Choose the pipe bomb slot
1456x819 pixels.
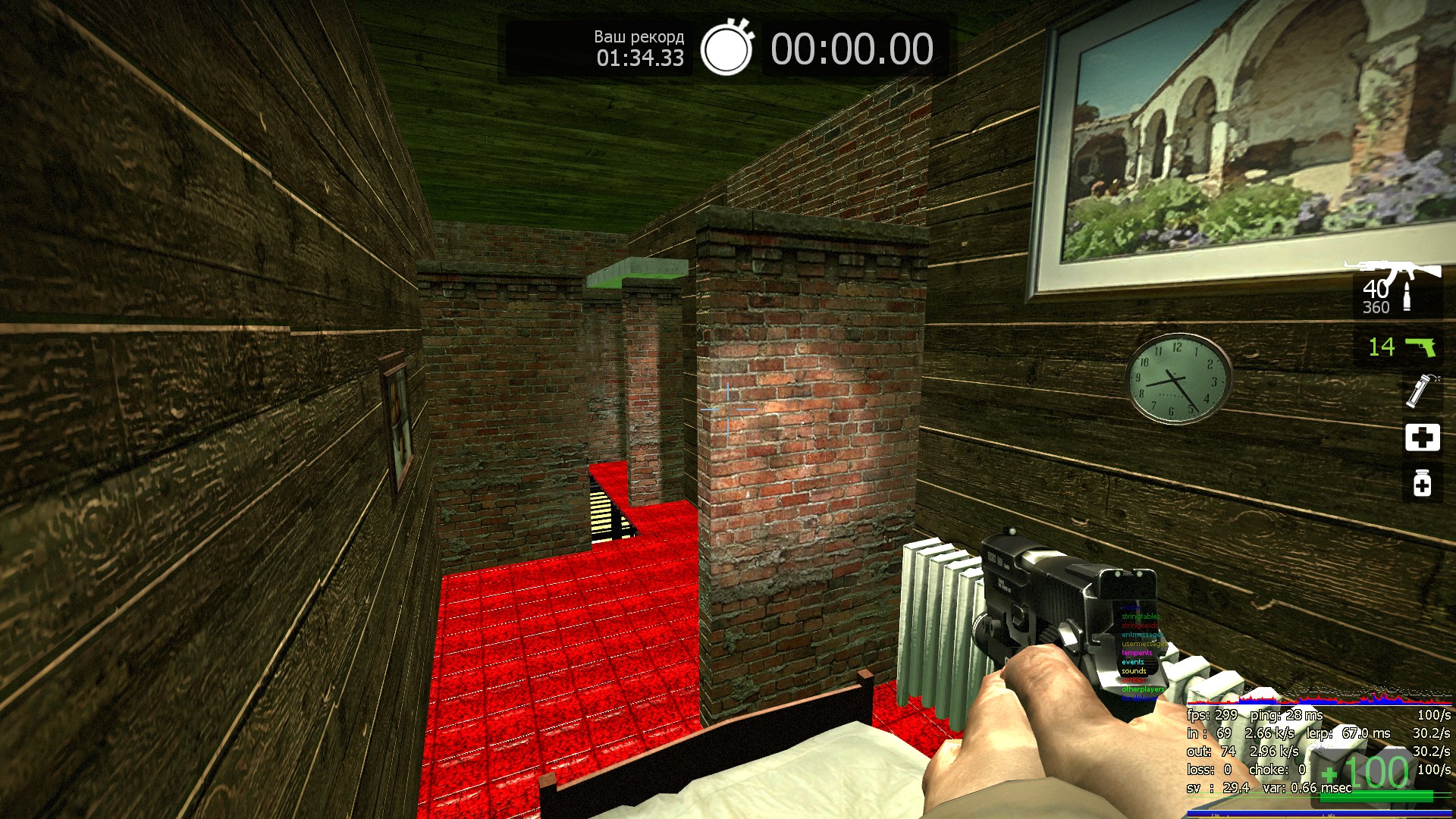tap(1420, 391)
